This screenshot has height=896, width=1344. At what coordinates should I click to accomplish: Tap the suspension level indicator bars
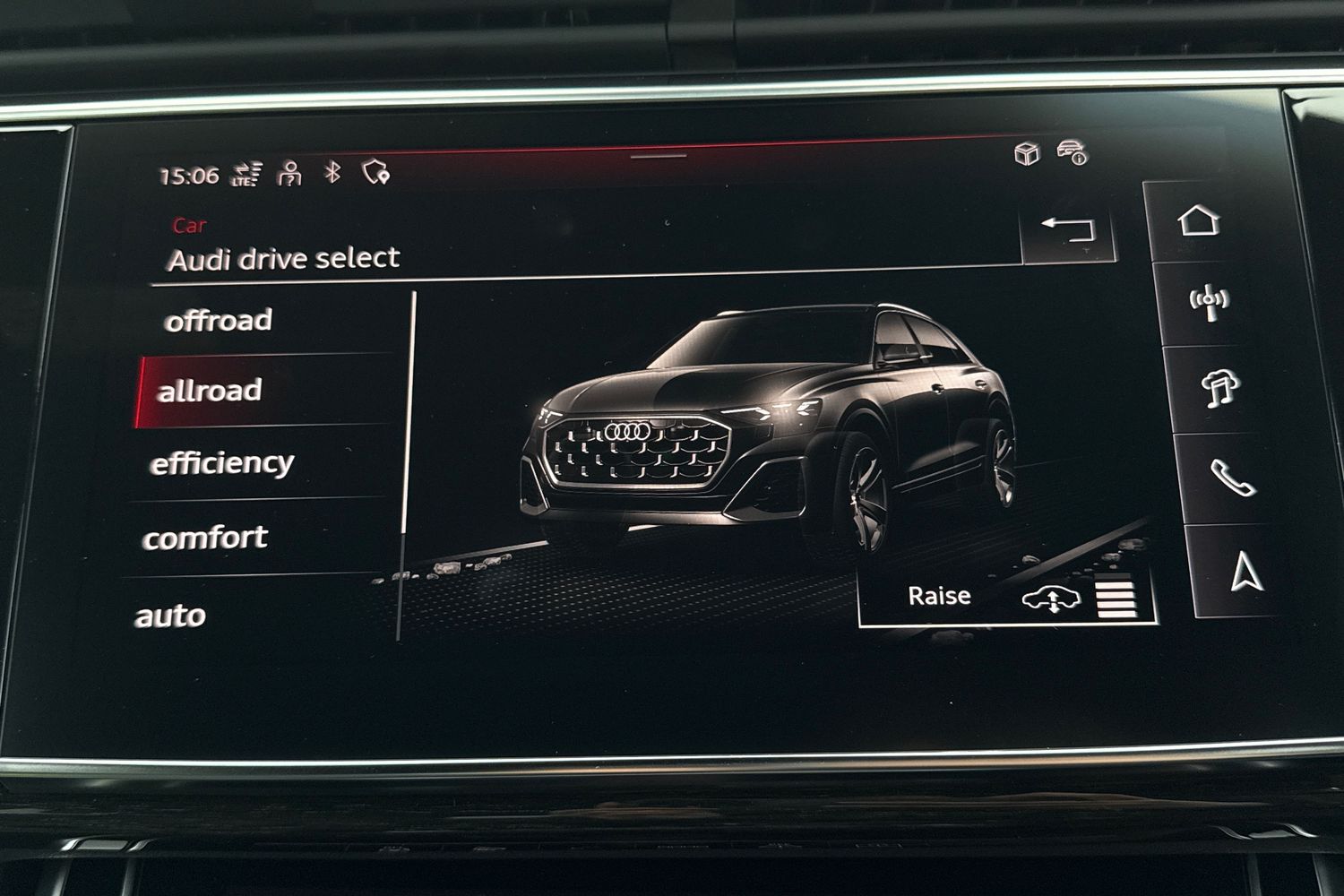(x=1114, y=595)
